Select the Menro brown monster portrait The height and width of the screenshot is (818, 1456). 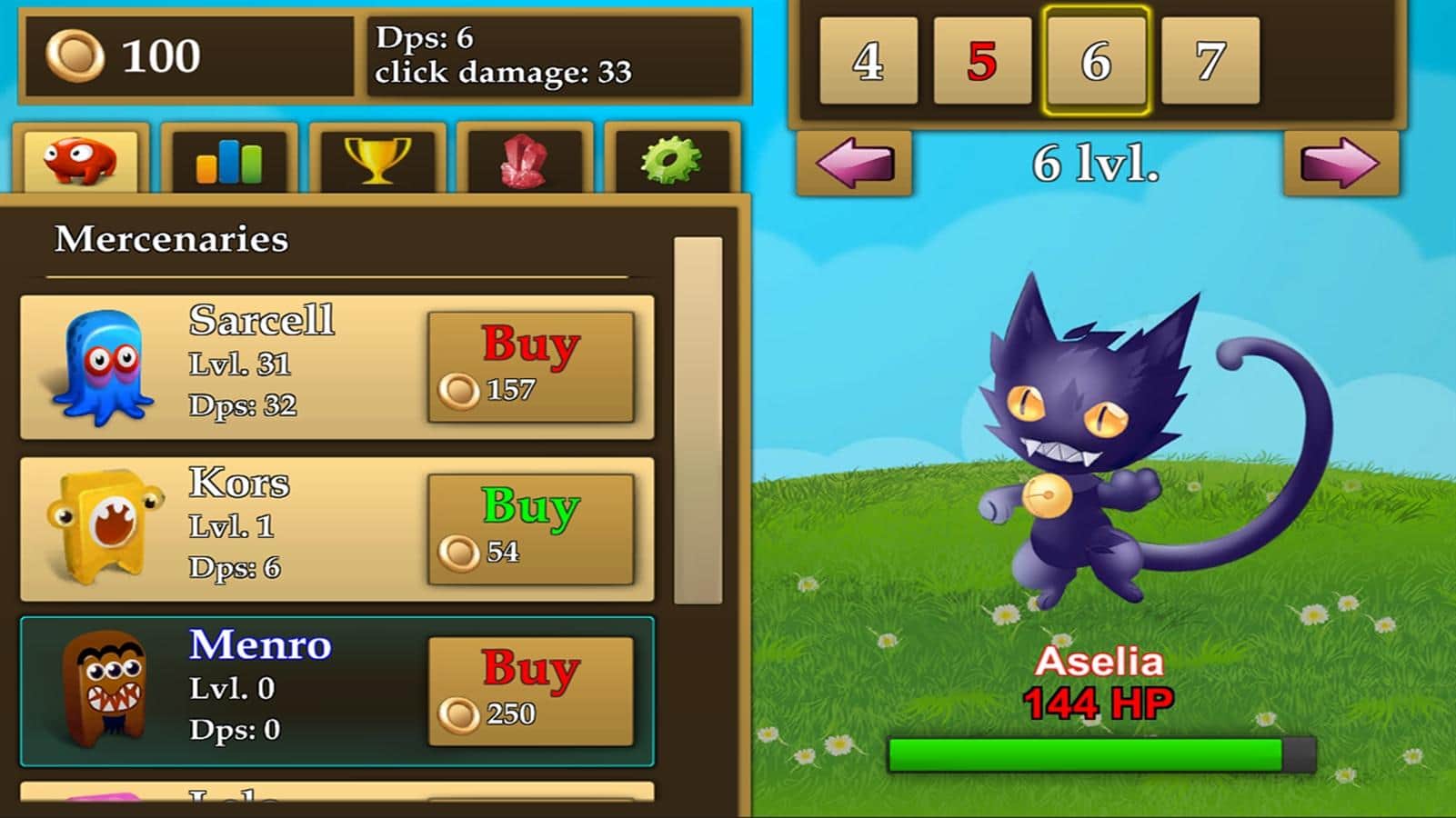[x=105, y=689]
